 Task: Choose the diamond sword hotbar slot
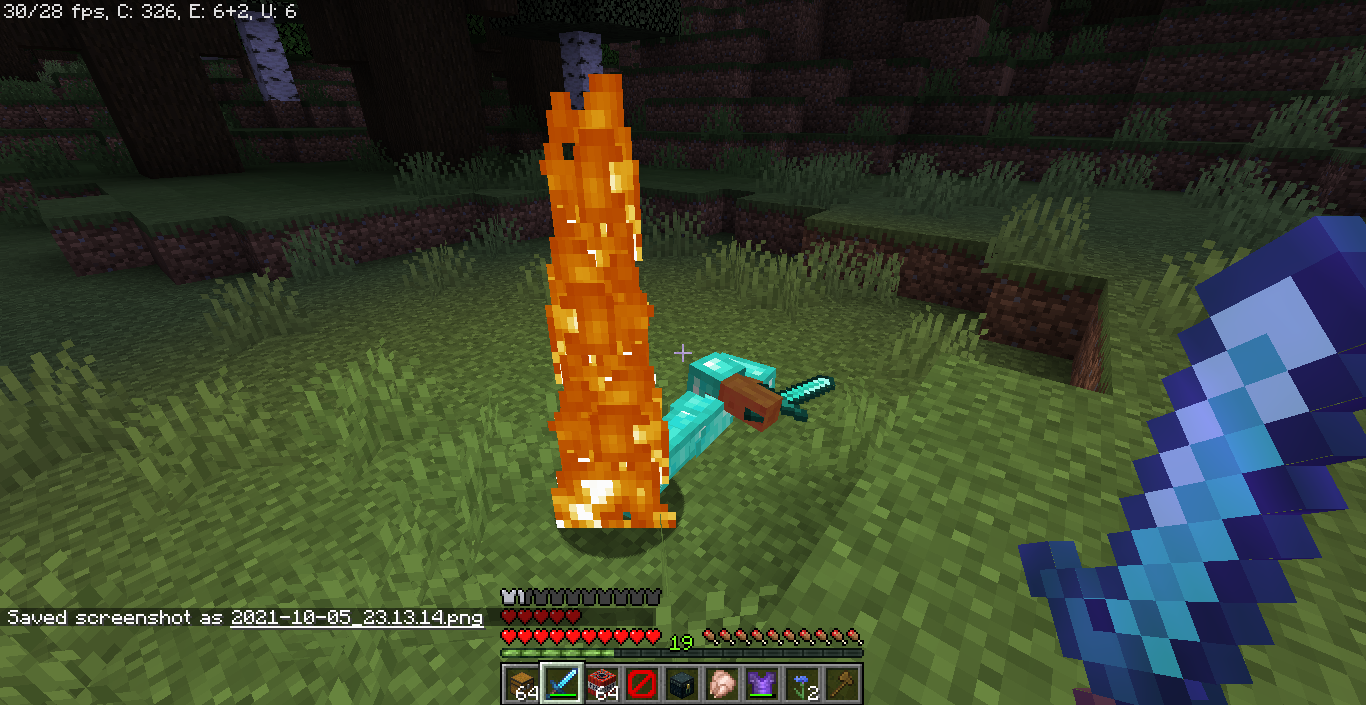561,684
